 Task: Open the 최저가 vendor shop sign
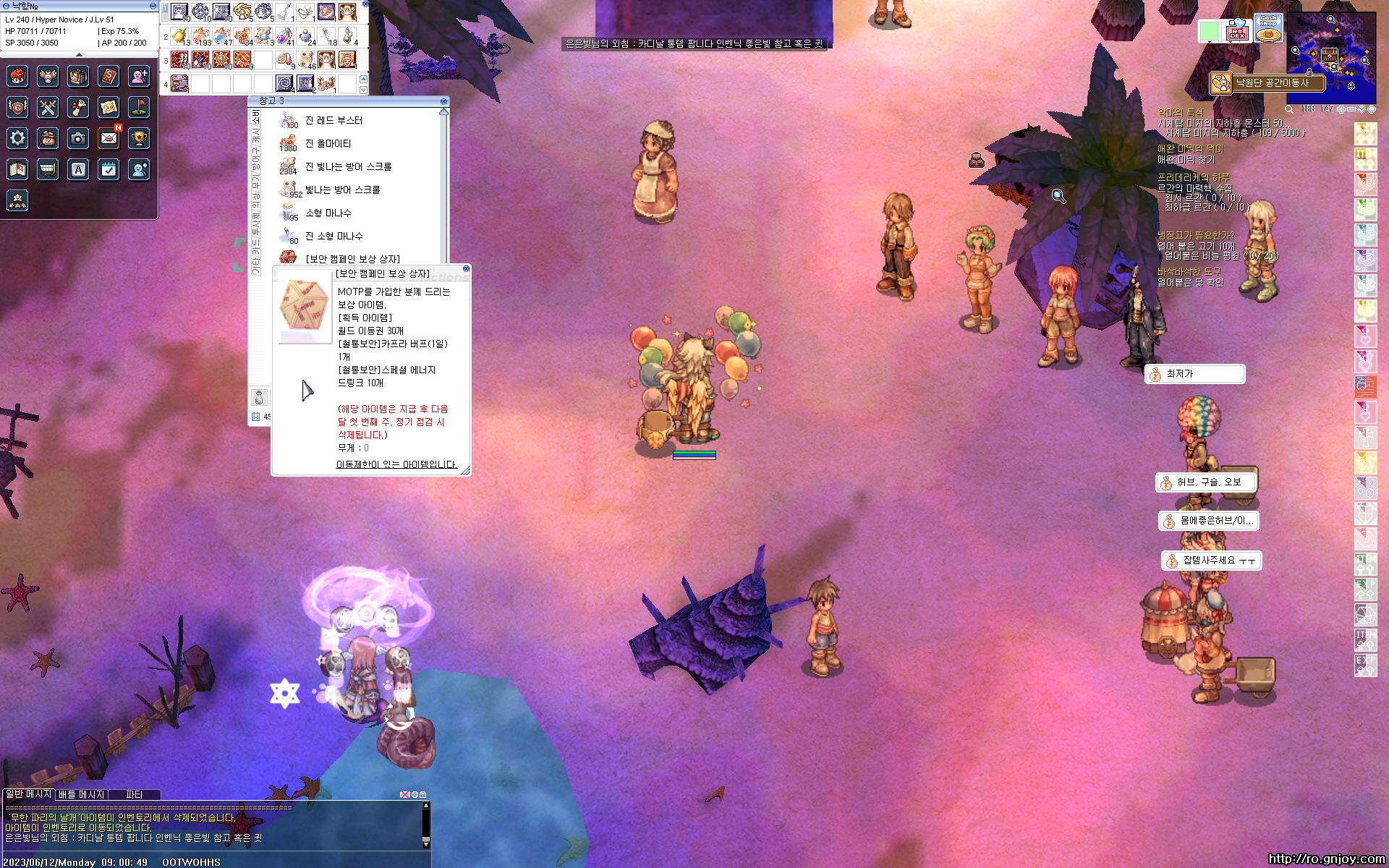(x=1194, y=374)
